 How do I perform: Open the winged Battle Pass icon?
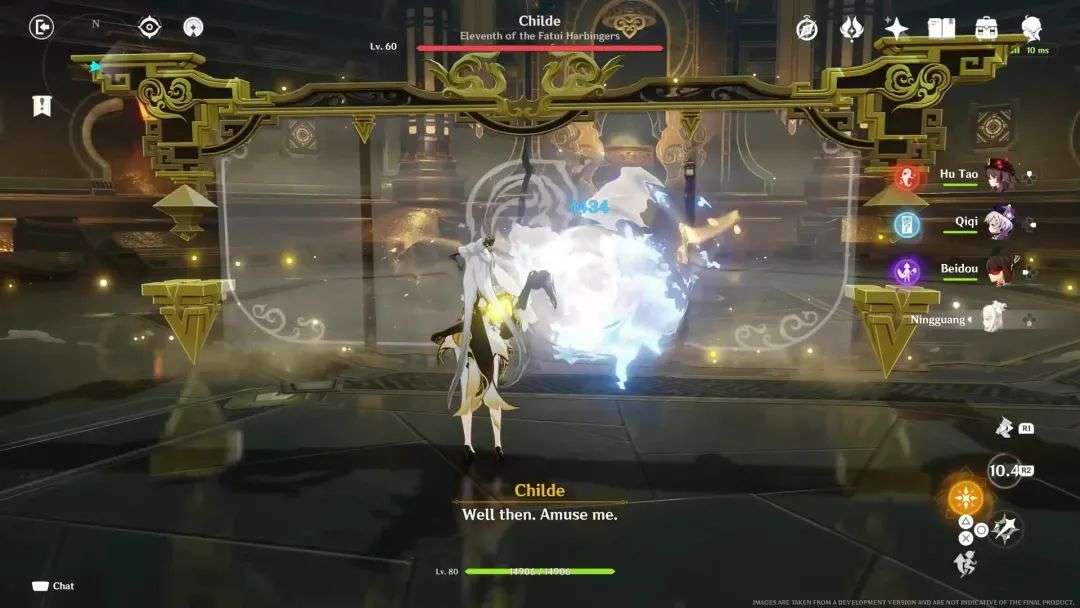[x=852, y=28]
